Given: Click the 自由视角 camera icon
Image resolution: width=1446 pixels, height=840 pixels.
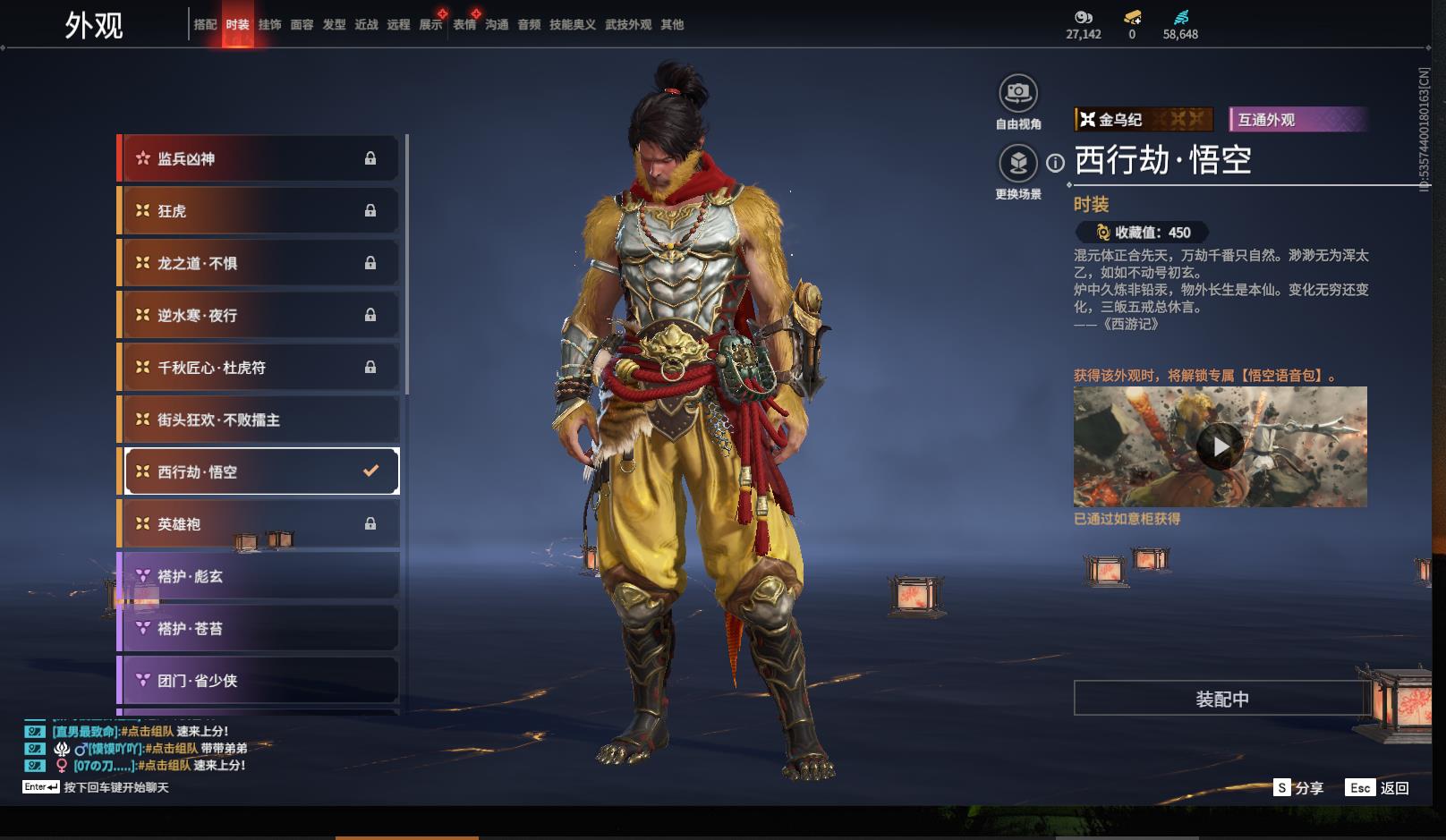Looking at the screenshot, I should tap(1018, 93).
